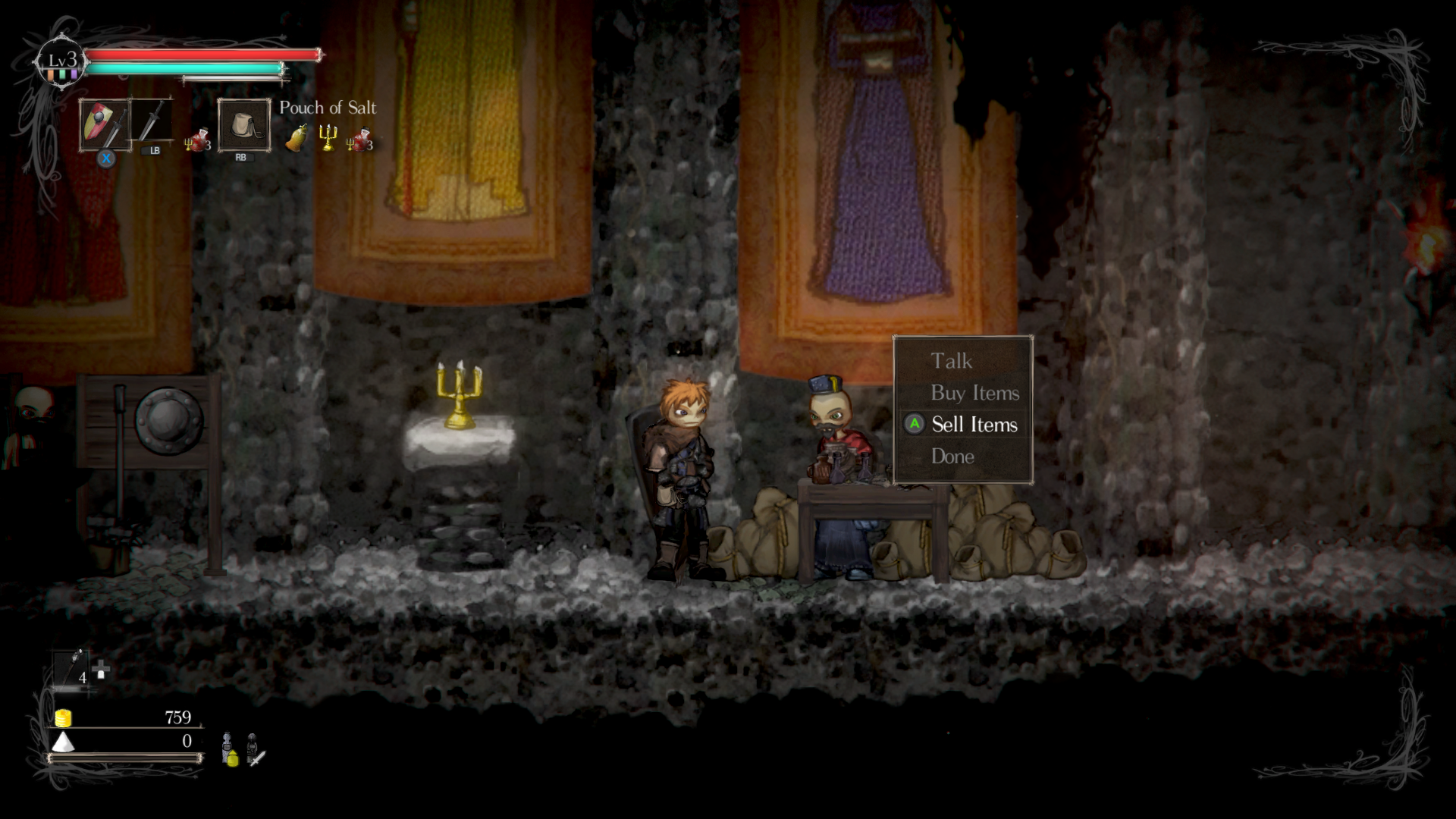Screen dimensions: 1456x819
Task: Open the Buy Items option
Action: coord(974,393)
